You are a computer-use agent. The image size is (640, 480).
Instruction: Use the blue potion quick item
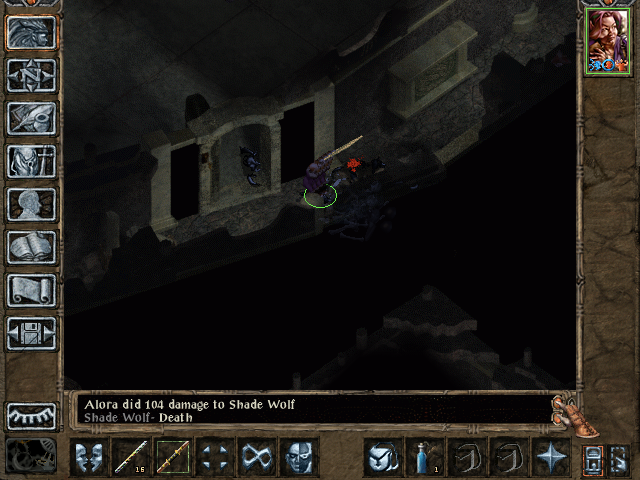click(x=425, y=457)
